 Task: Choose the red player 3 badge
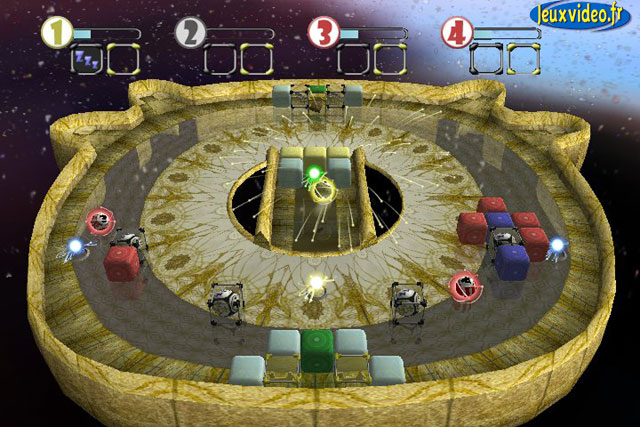pyautogui.click(x=323, y=33)
